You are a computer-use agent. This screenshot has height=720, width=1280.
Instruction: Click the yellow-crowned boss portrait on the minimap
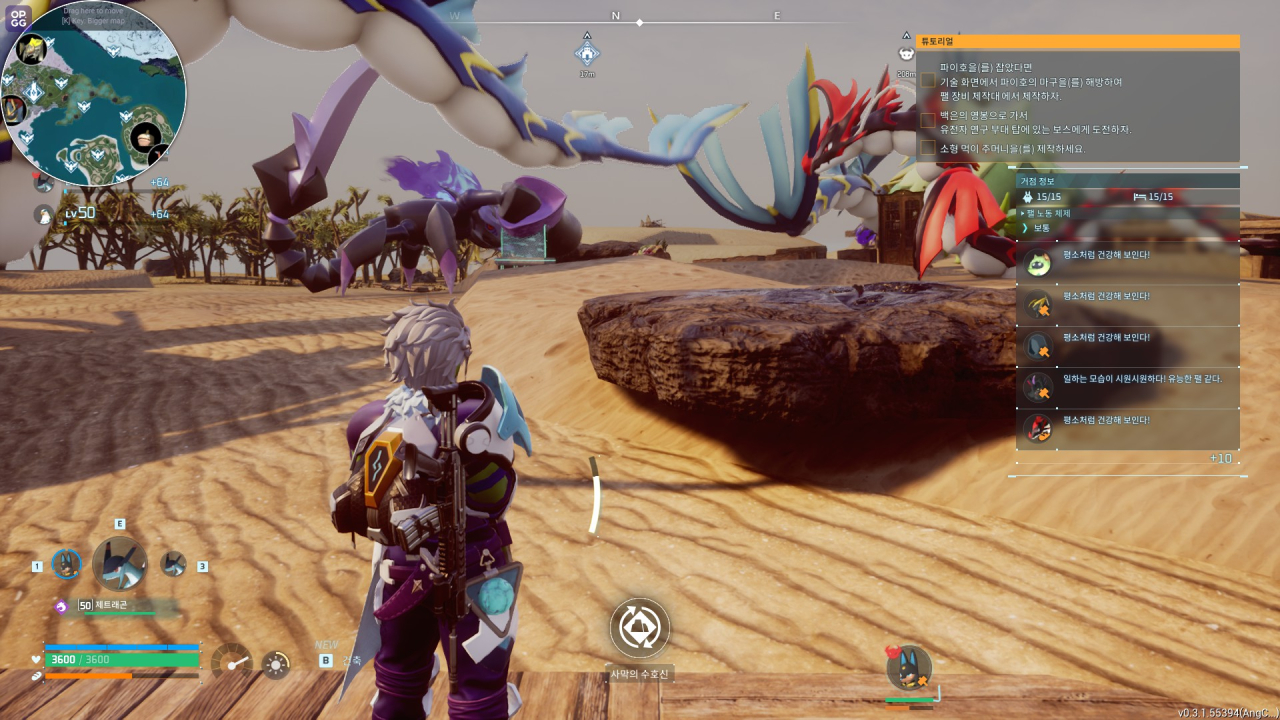[x=31, y=47]
